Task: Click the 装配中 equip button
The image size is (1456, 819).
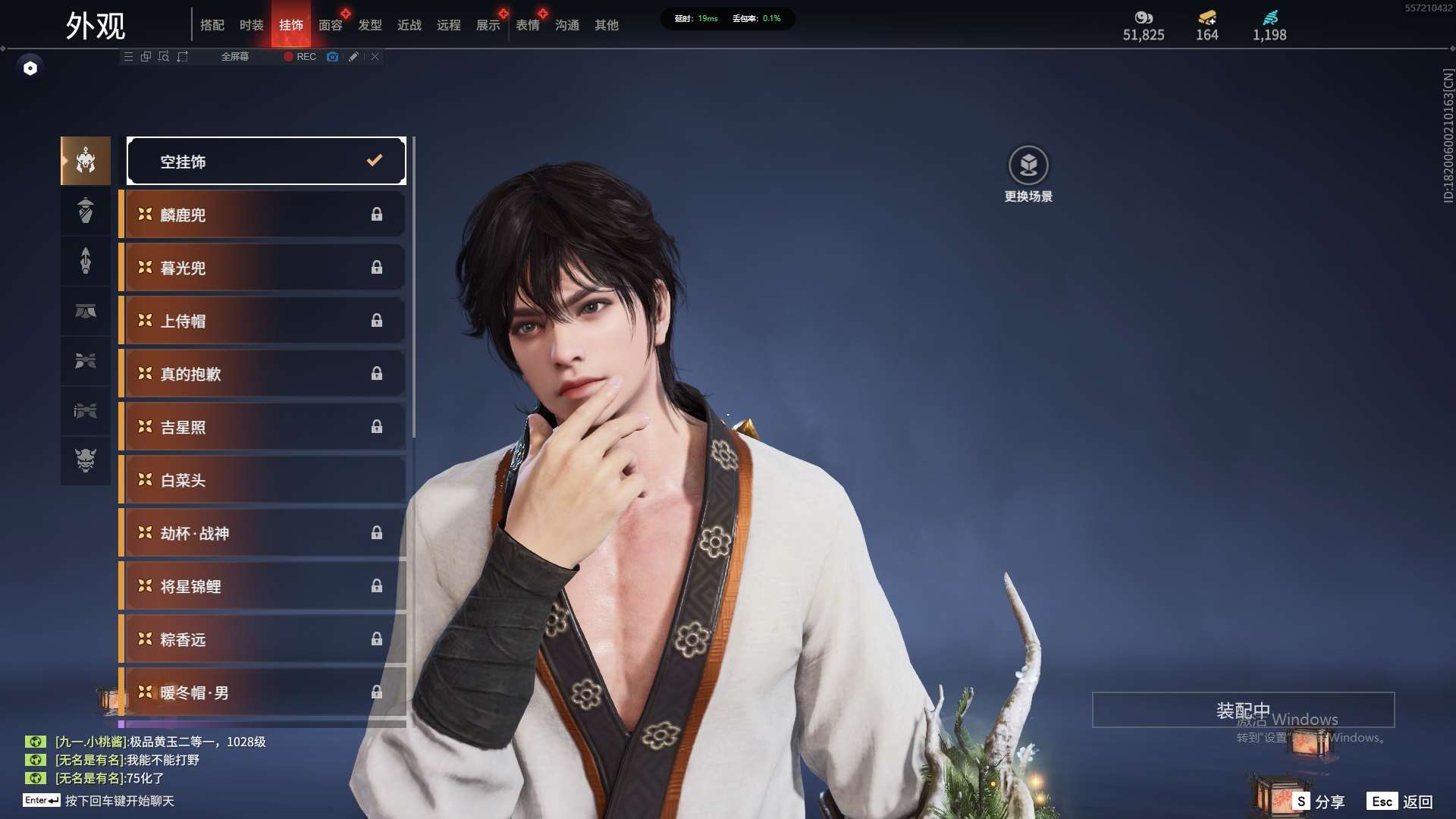Action: (x=1243, y=711)
